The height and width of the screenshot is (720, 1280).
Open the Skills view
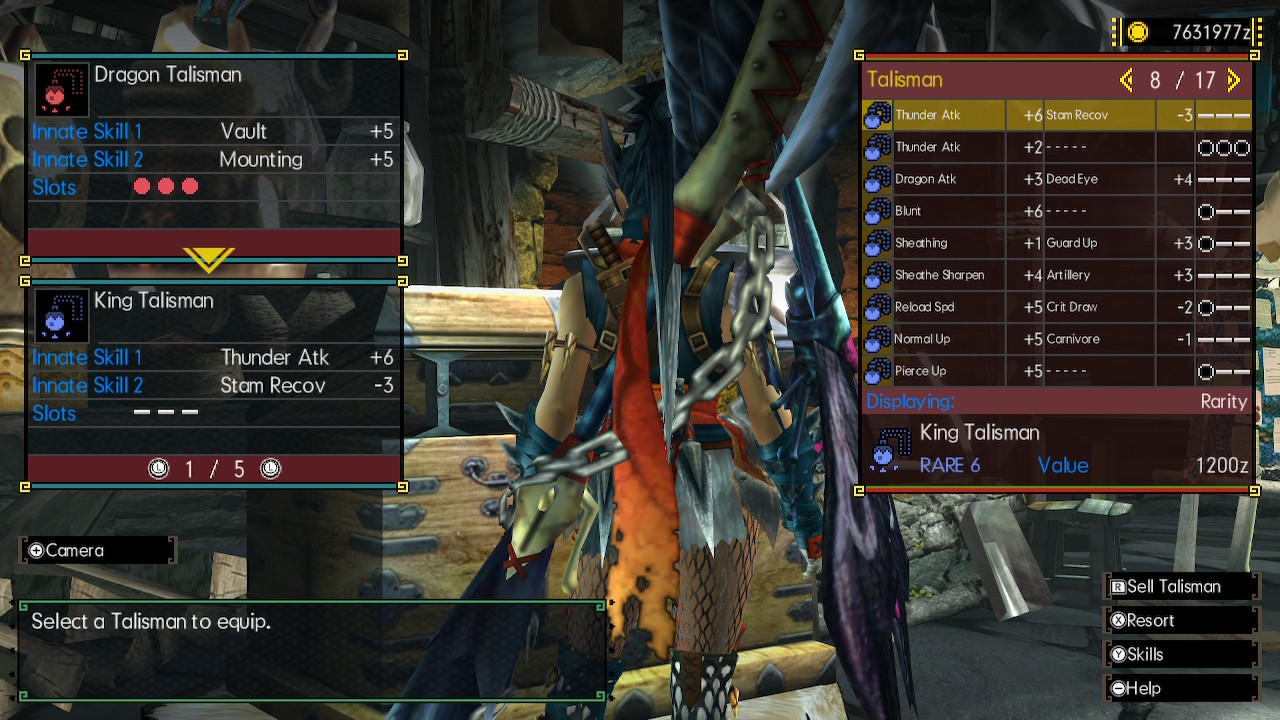(x=1180, y=655)
